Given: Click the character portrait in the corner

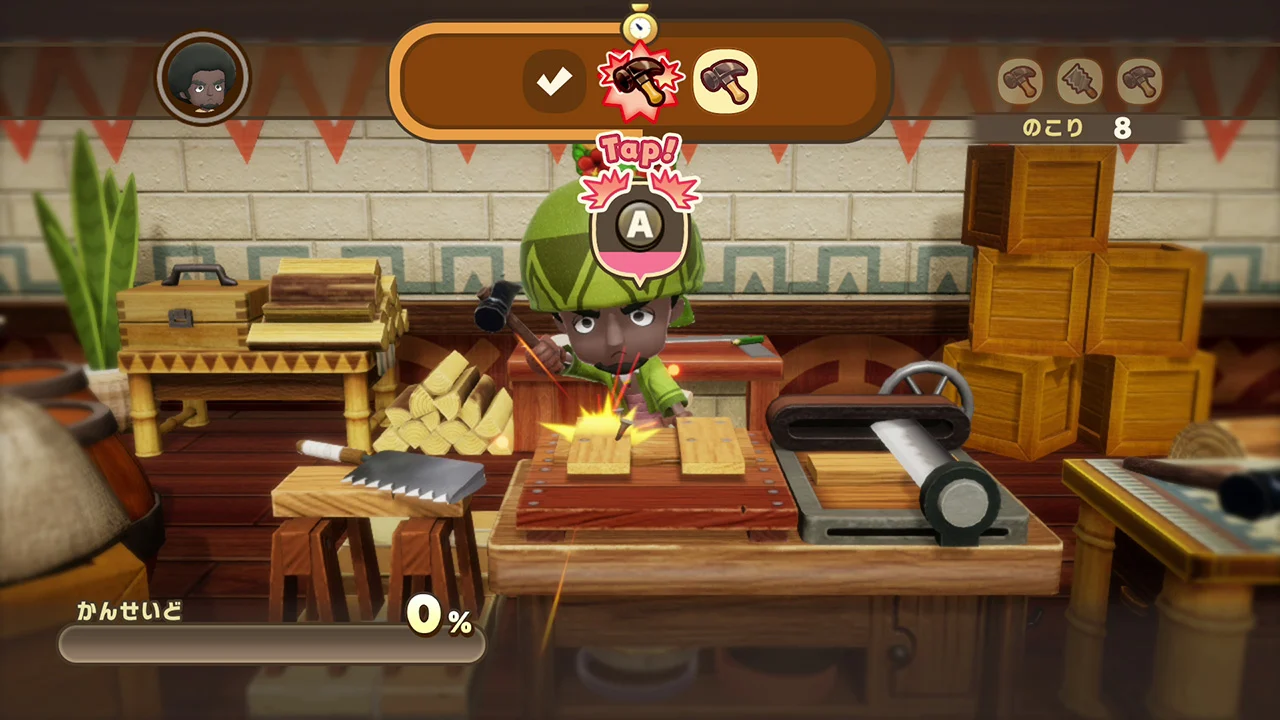Looking at the screenshot, I should tap(203, 79).
